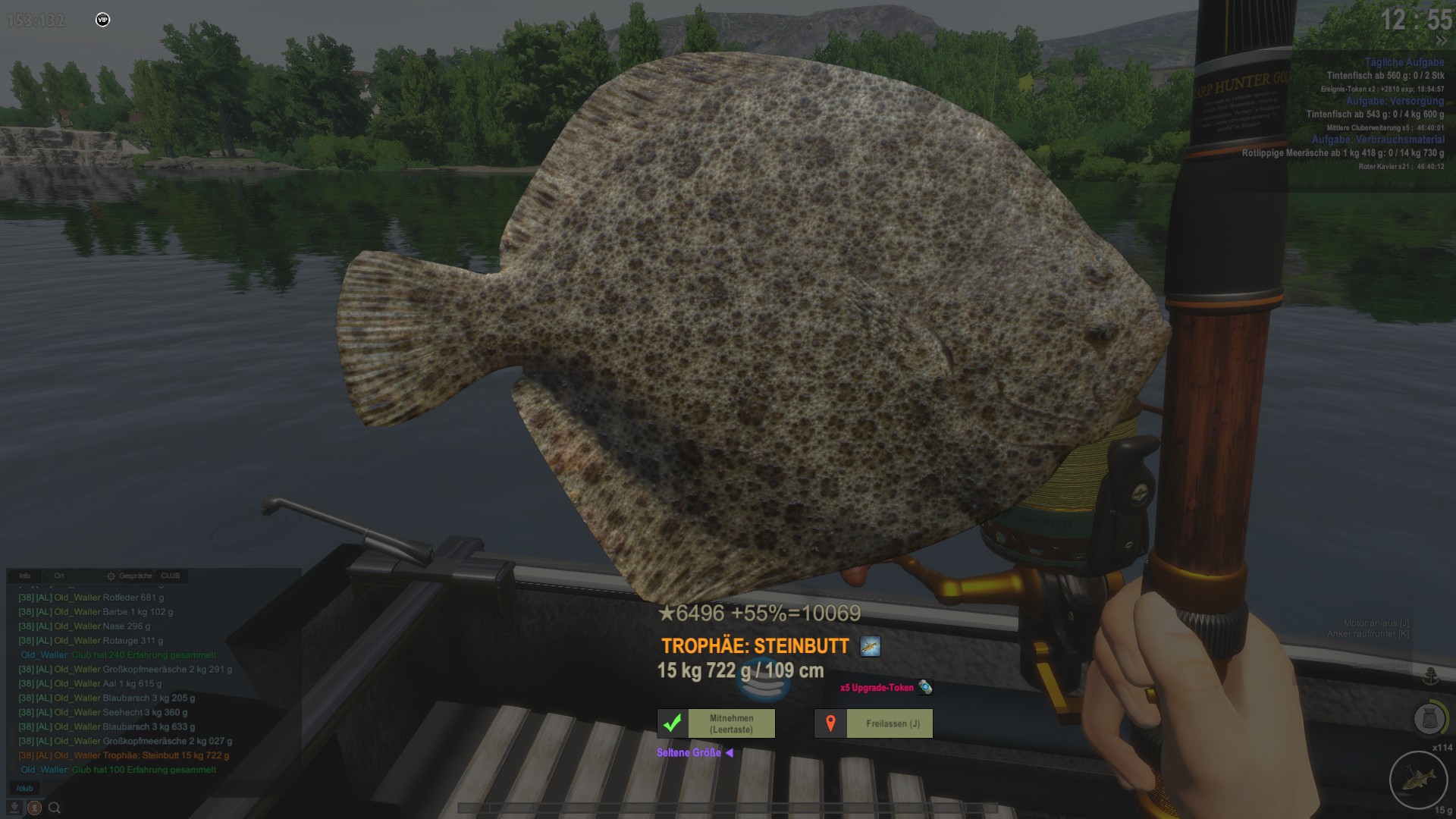Viewport: 1456px width, 819px height.
Task: Click the chat download arrow icon
Action: click(14, 808)
